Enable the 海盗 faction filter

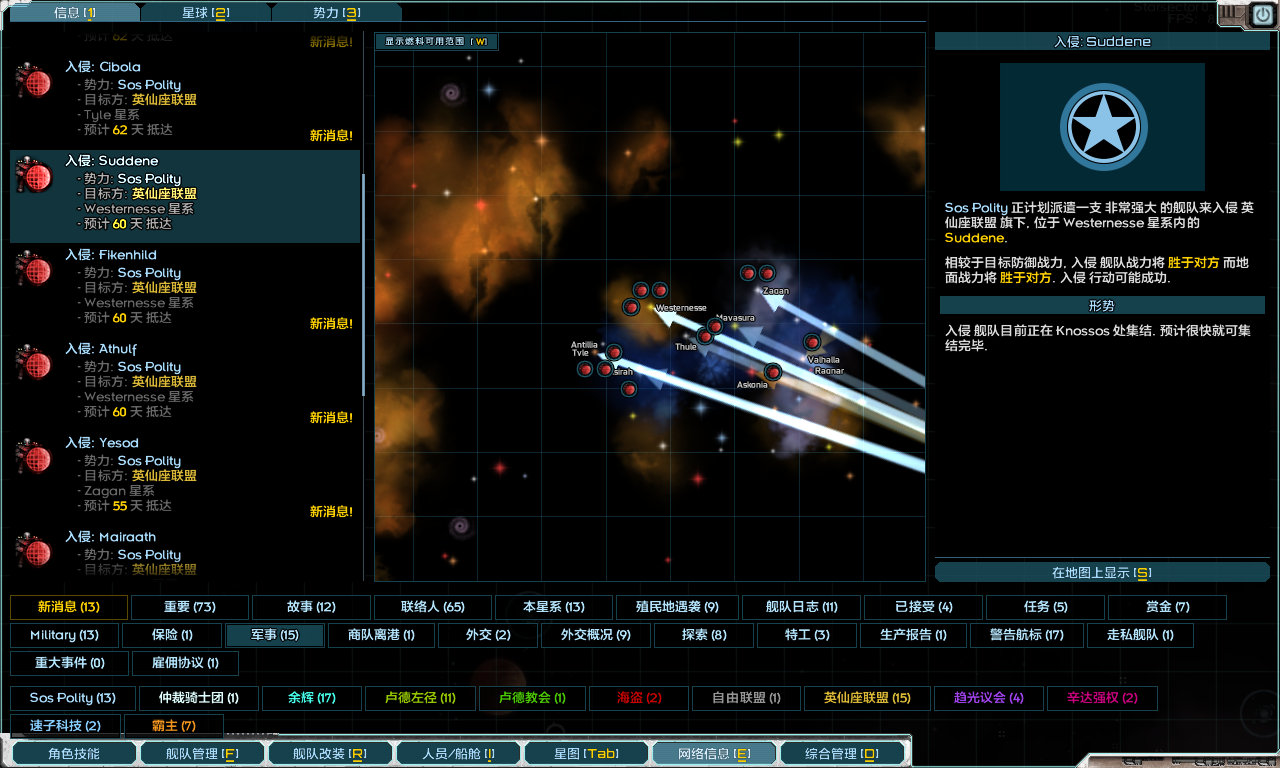pyautogui.click(x=638, y=698)
